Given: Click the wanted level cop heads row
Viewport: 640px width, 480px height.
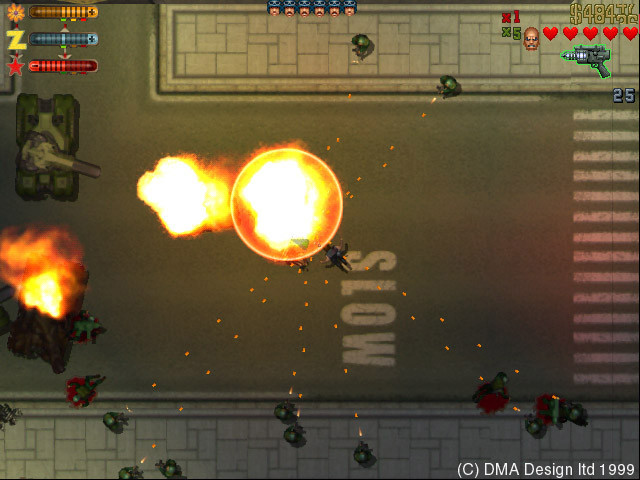Looking at the screenshot, I should click(312, 8).
